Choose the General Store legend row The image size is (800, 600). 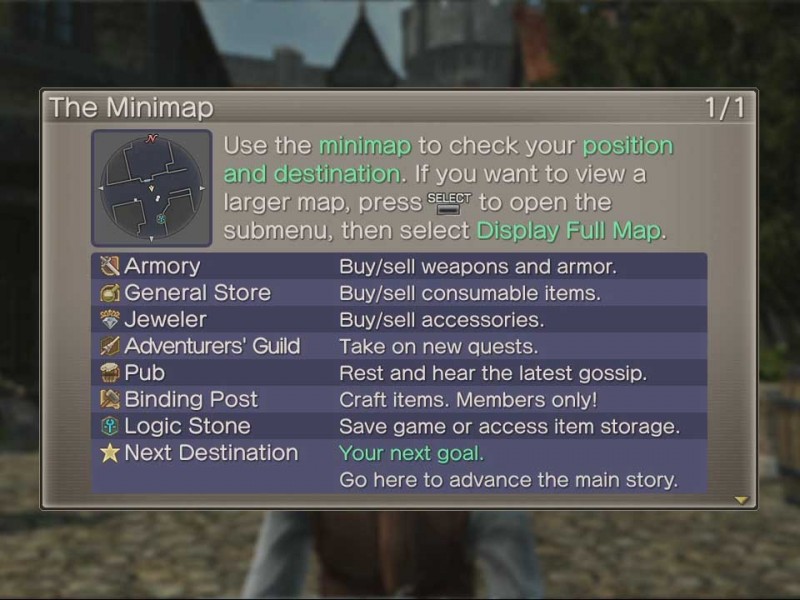pos(197,293)
